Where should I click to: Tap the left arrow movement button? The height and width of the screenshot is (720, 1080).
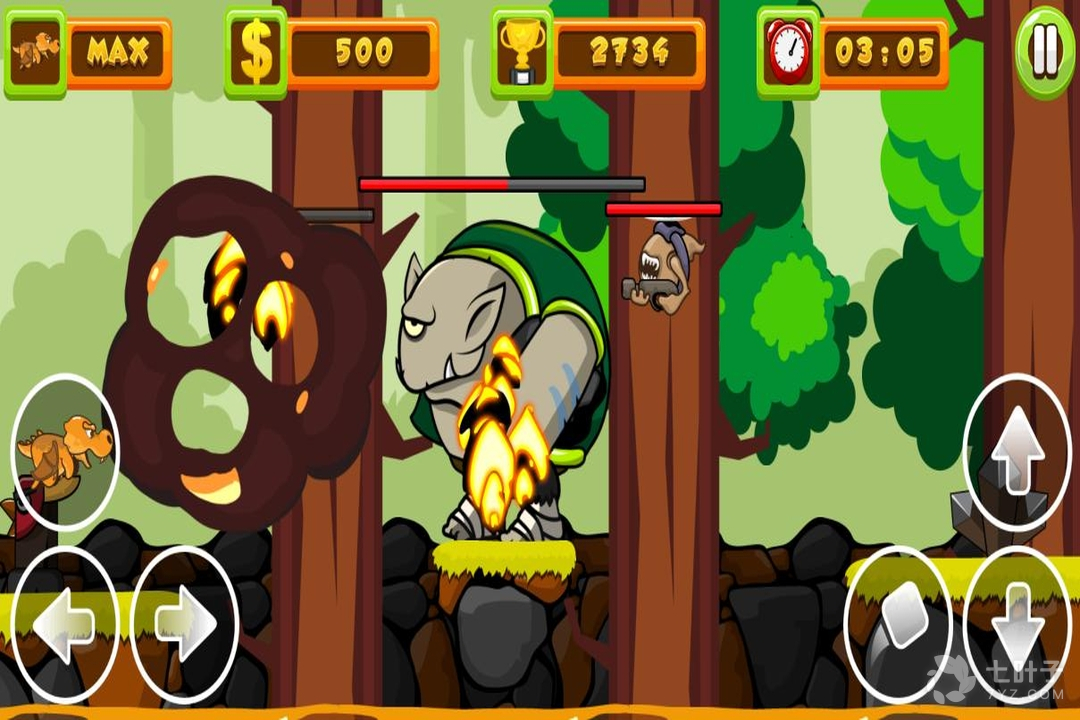coord(64,625)
